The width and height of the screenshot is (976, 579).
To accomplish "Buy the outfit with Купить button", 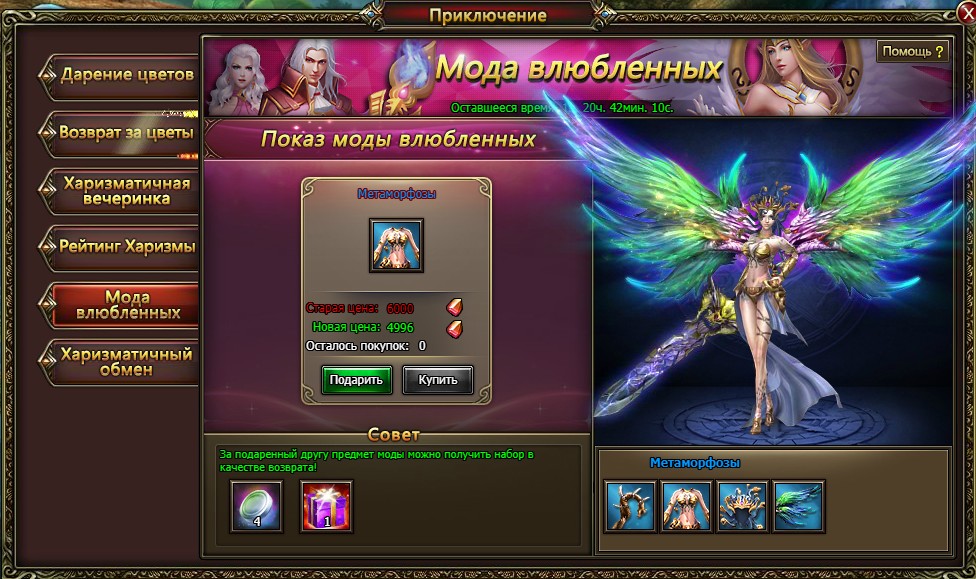I will coord(438,380).
